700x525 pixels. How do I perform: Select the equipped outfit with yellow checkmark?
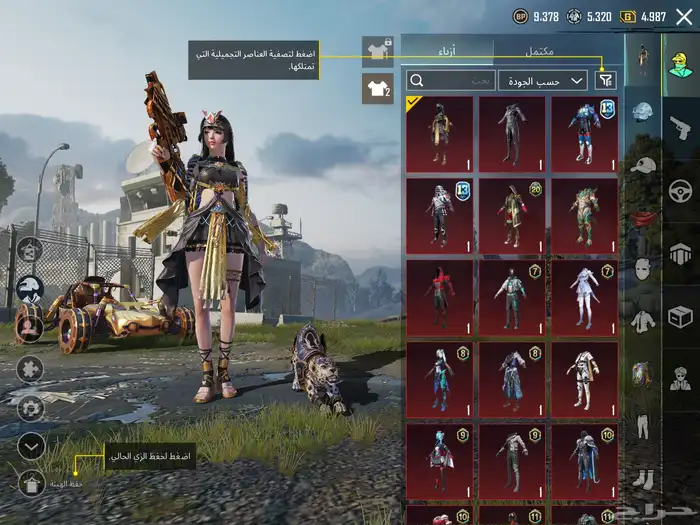tap(439, 133)
